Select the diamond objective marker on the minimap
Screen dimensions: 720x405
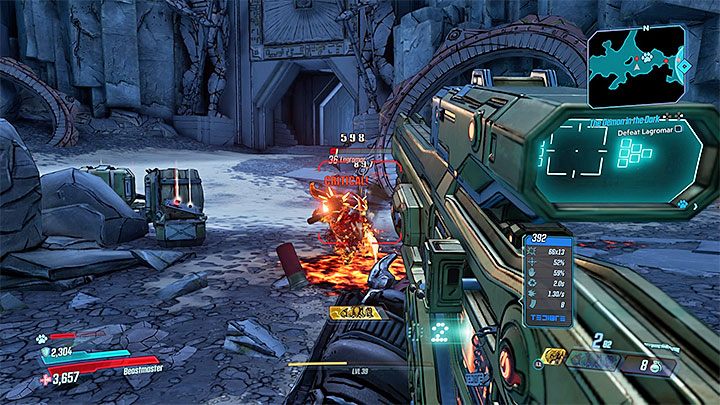[683, 68]
